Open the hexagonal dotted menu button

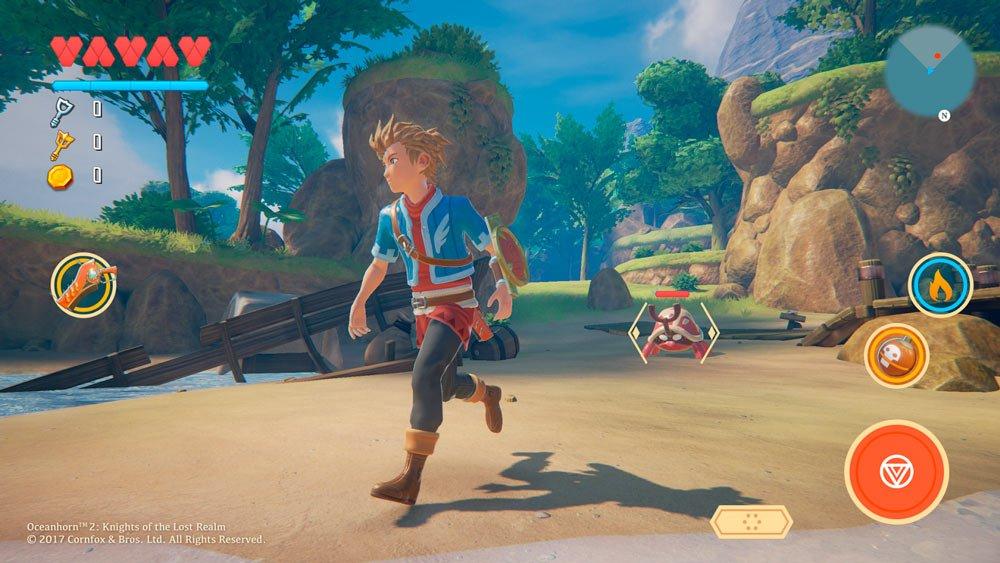(x=751, y=521)
